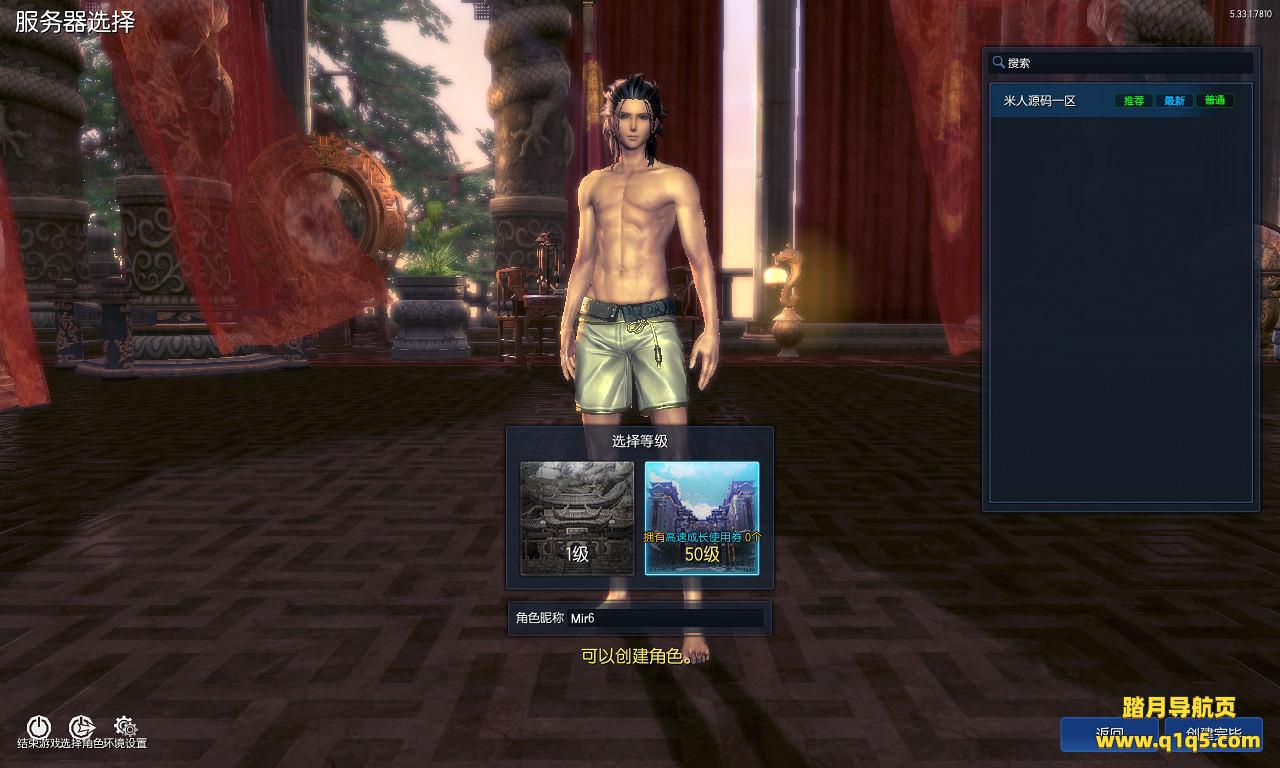
Task: Open environment settings with the gear icon
Action: (x=125, y=726)
